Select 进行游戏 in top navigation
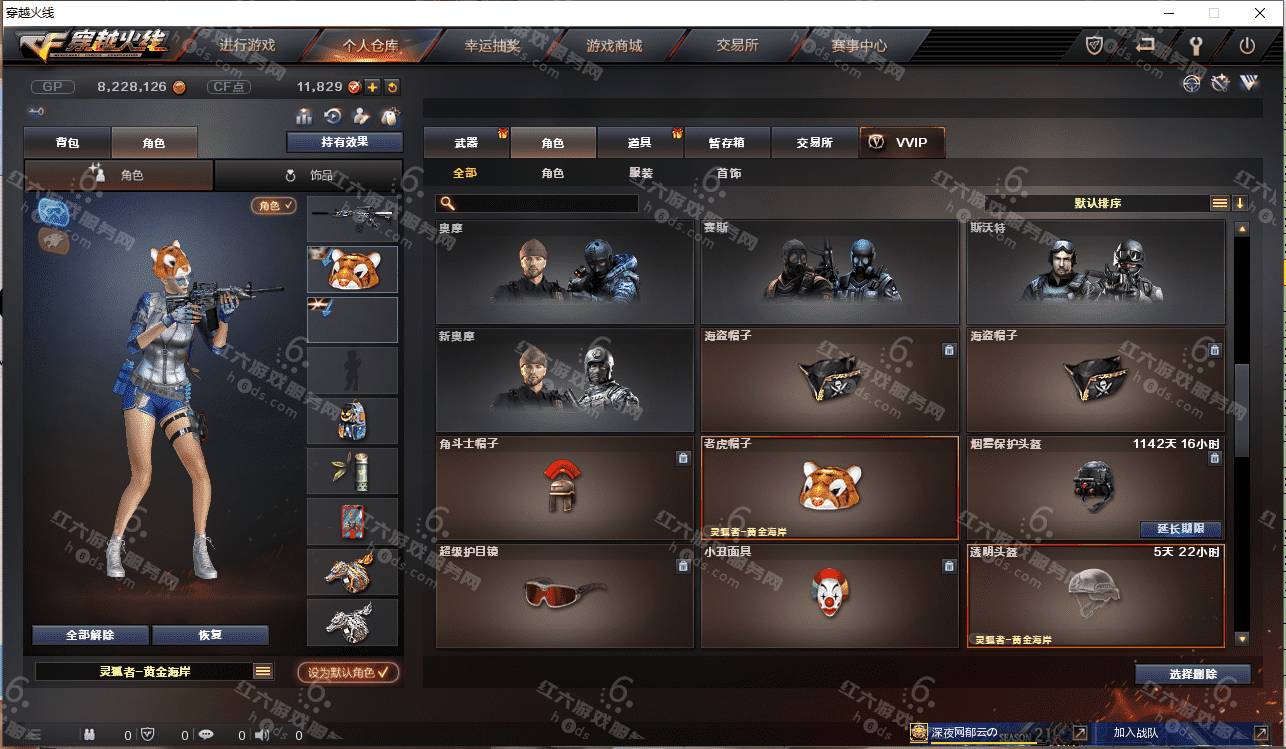1286x749 pixels. [247, 46]
